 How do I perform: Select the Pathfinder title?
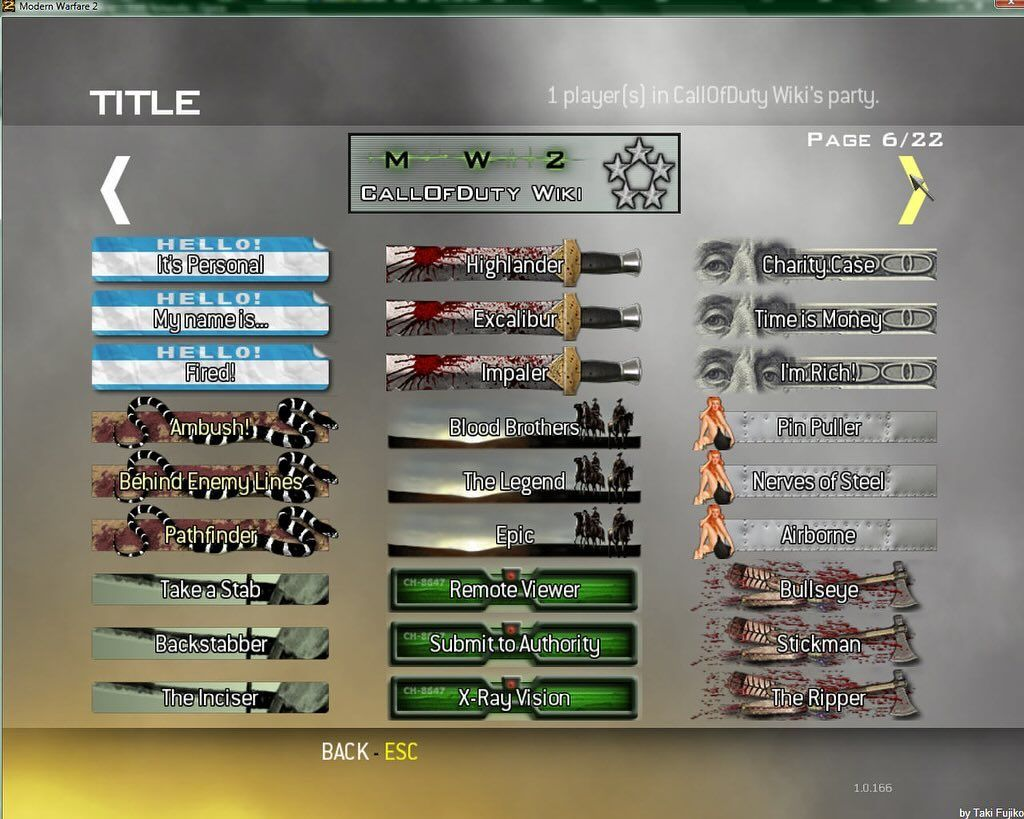pos(210,535)
